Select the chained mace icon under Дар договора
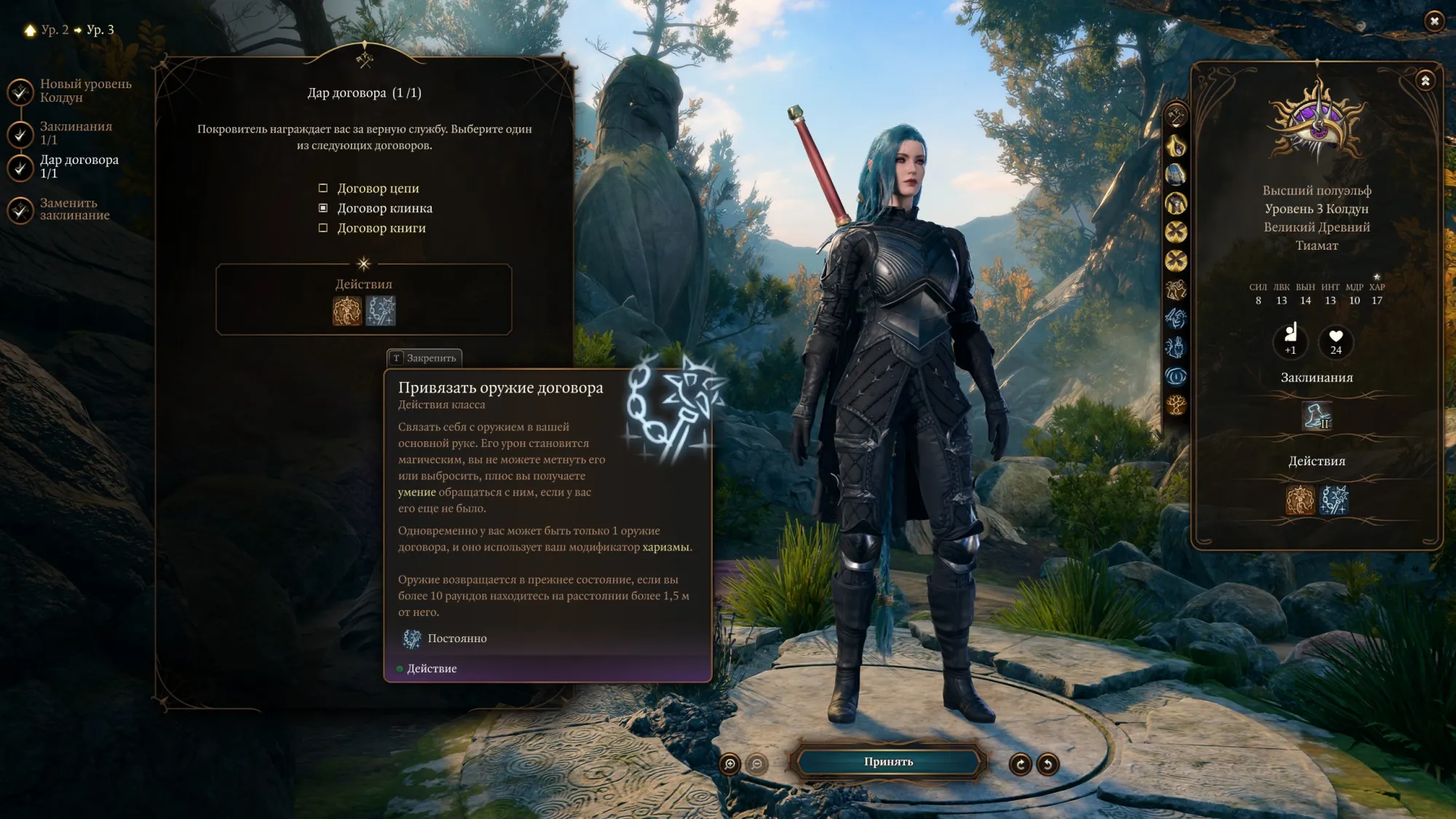 tap(381, 311)
